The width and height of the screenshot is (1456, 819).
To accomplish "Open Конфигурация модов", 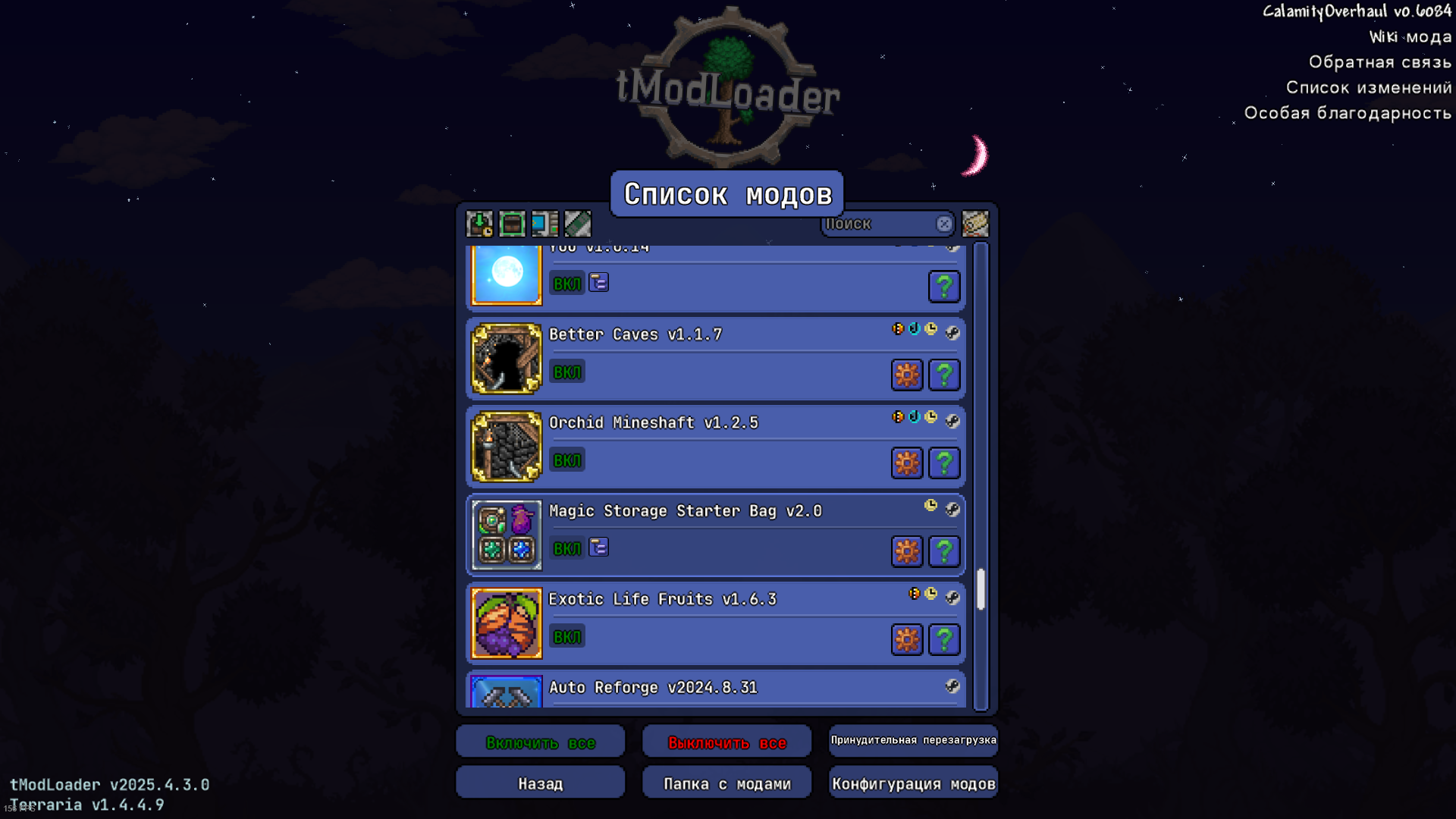I will tap(913, 783).
